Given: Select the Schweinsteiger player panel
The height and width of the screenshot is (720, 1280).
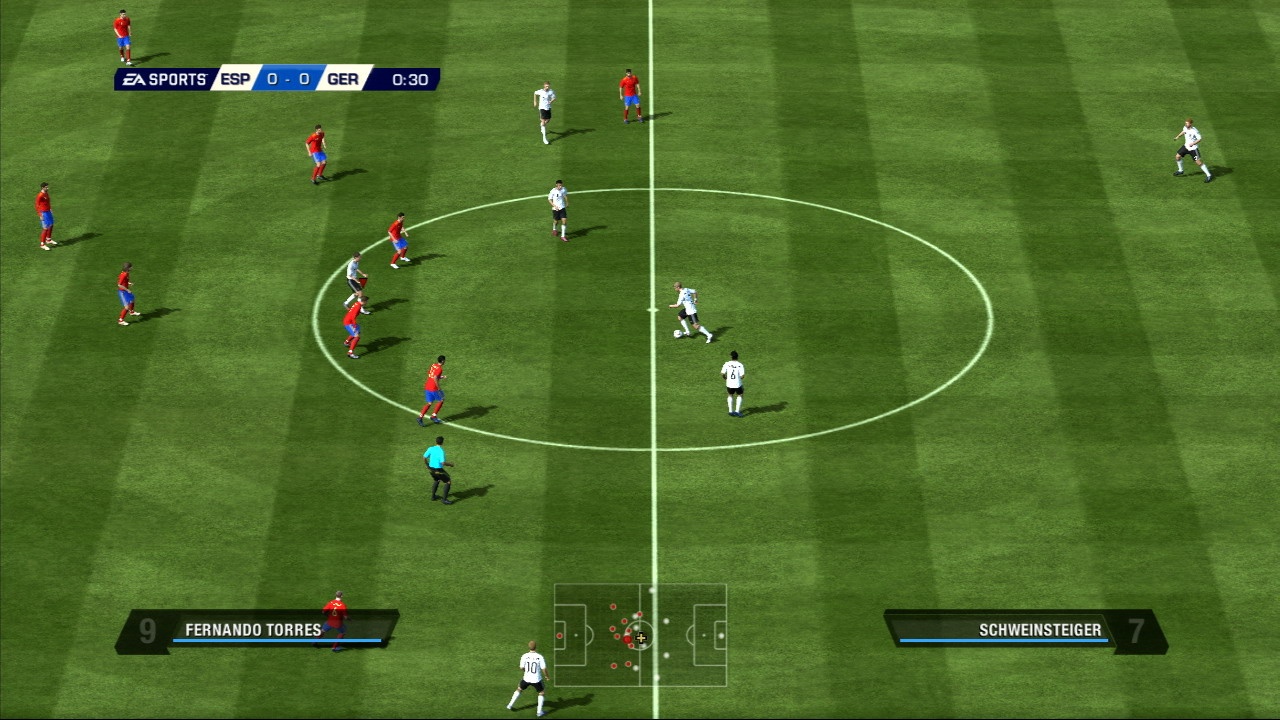Looking at the screenshot, I should point(1025,631).
